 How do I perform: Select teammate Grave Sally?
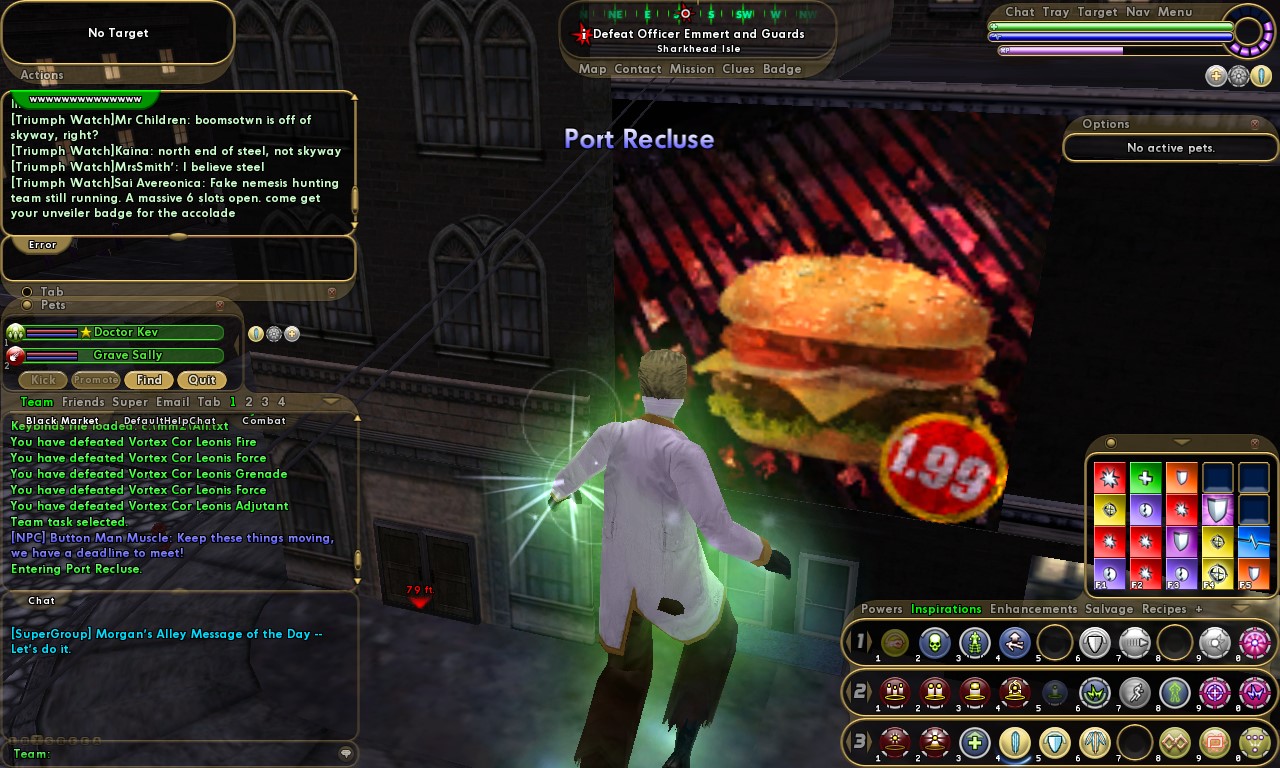pyautogui.click(x=127, y=355)
